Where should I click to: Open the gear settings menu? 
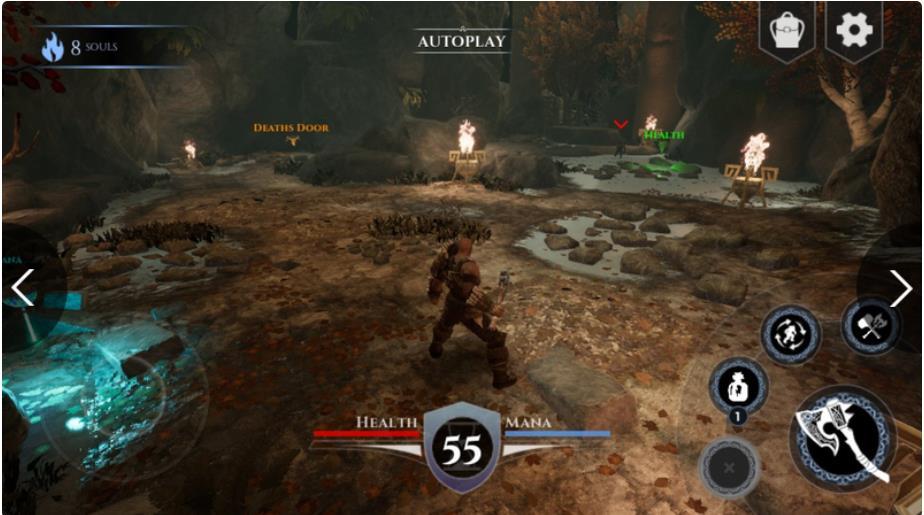click(854, 31)
